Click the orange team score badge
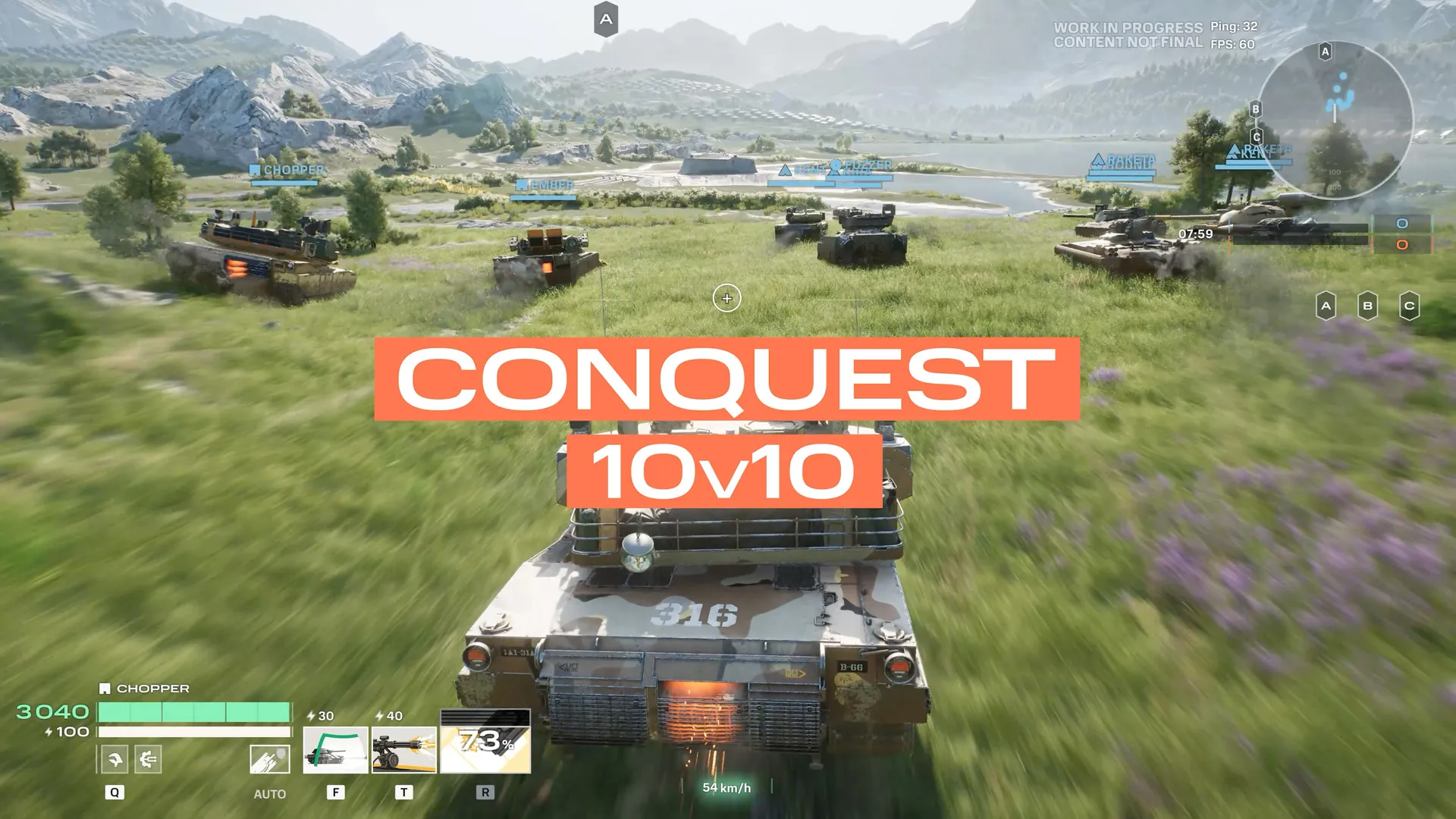This screenshot has width=1456, height=819. click(x=1403, y=244)
